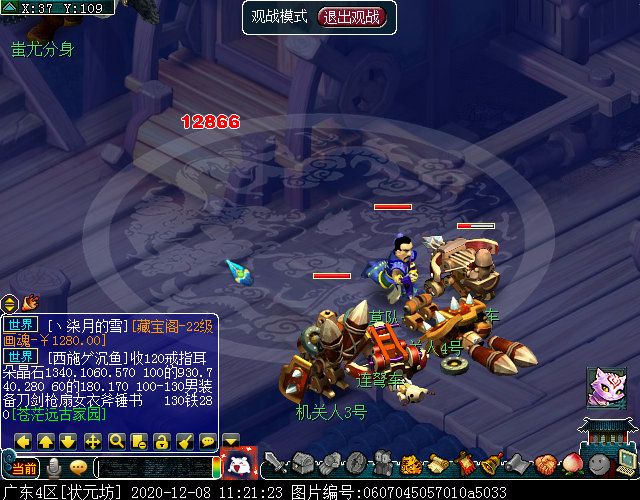The width and height of the screenshot is (640, 500).
Task: Click the chat search magnifier button
Action: pos(116,441)
